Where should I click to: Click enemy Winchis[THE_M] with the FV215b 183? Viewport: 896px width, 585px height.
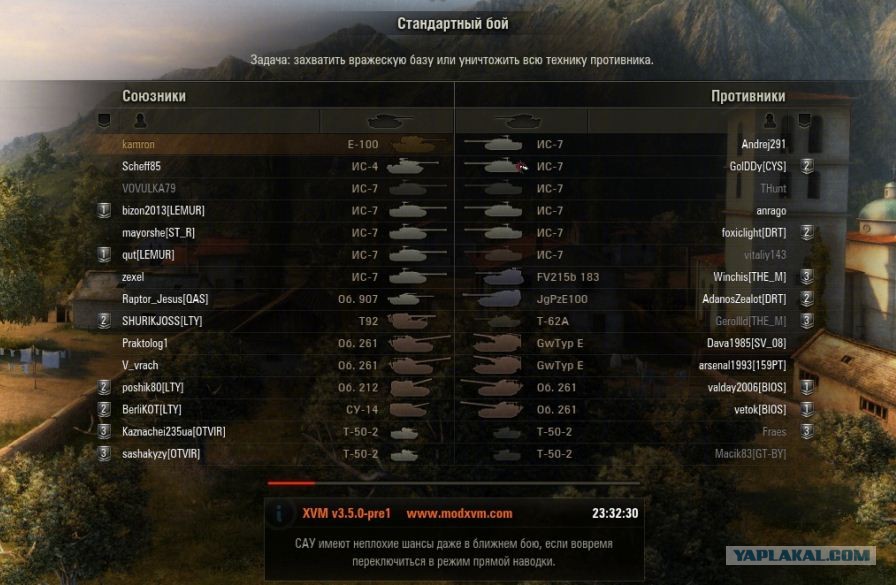tap(748, 277)
